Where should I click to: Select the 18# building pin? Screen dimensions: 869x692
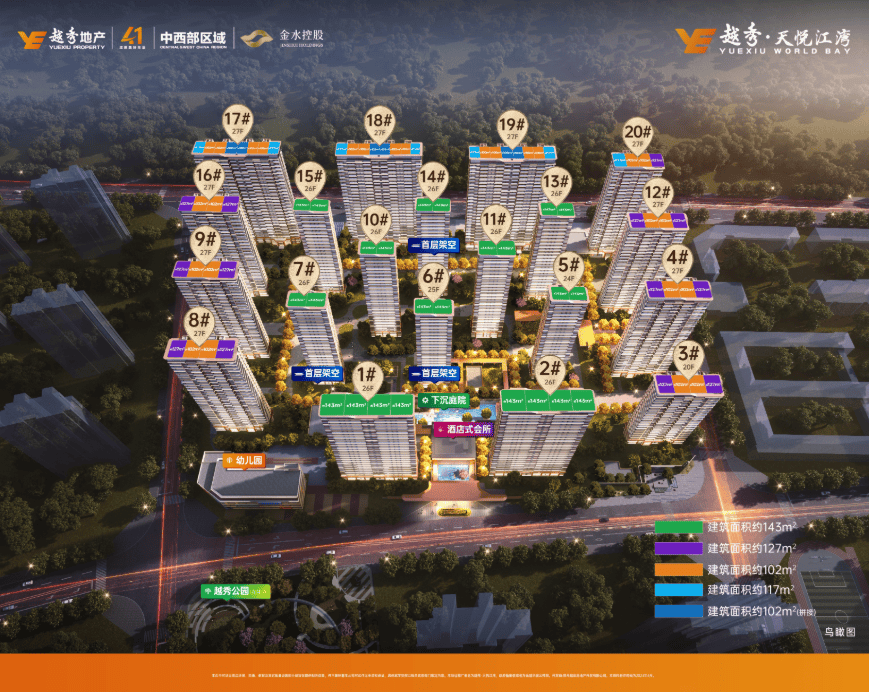tap(377, 124)
